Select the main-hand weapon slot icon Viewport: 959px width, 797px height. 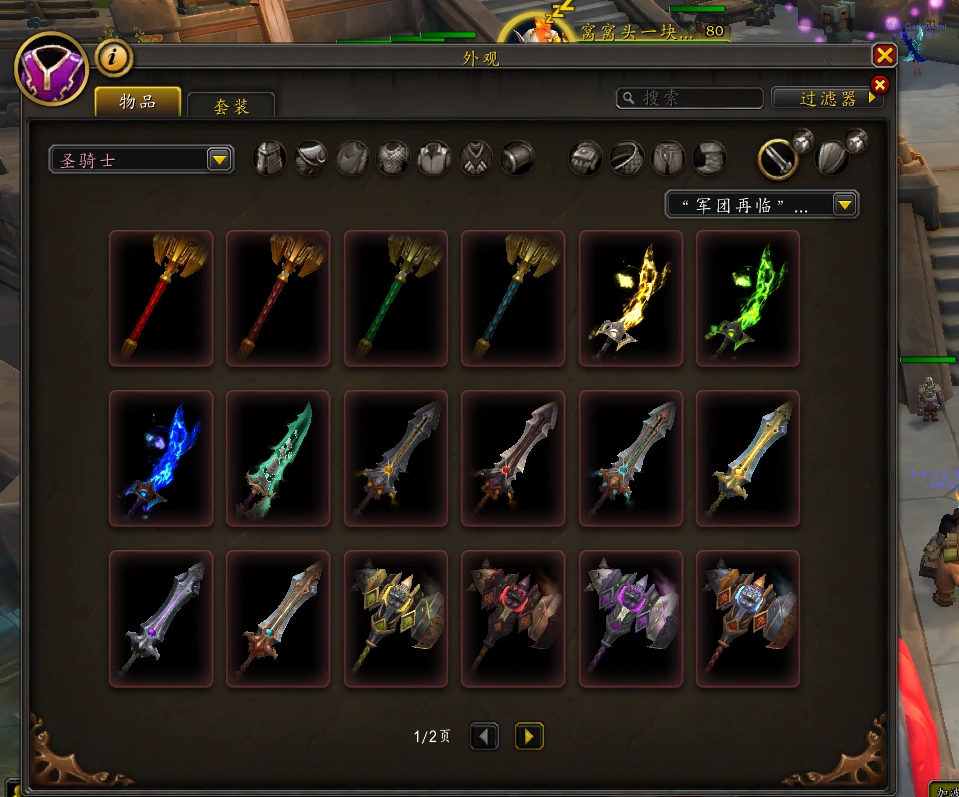click(x=777, y=158)
